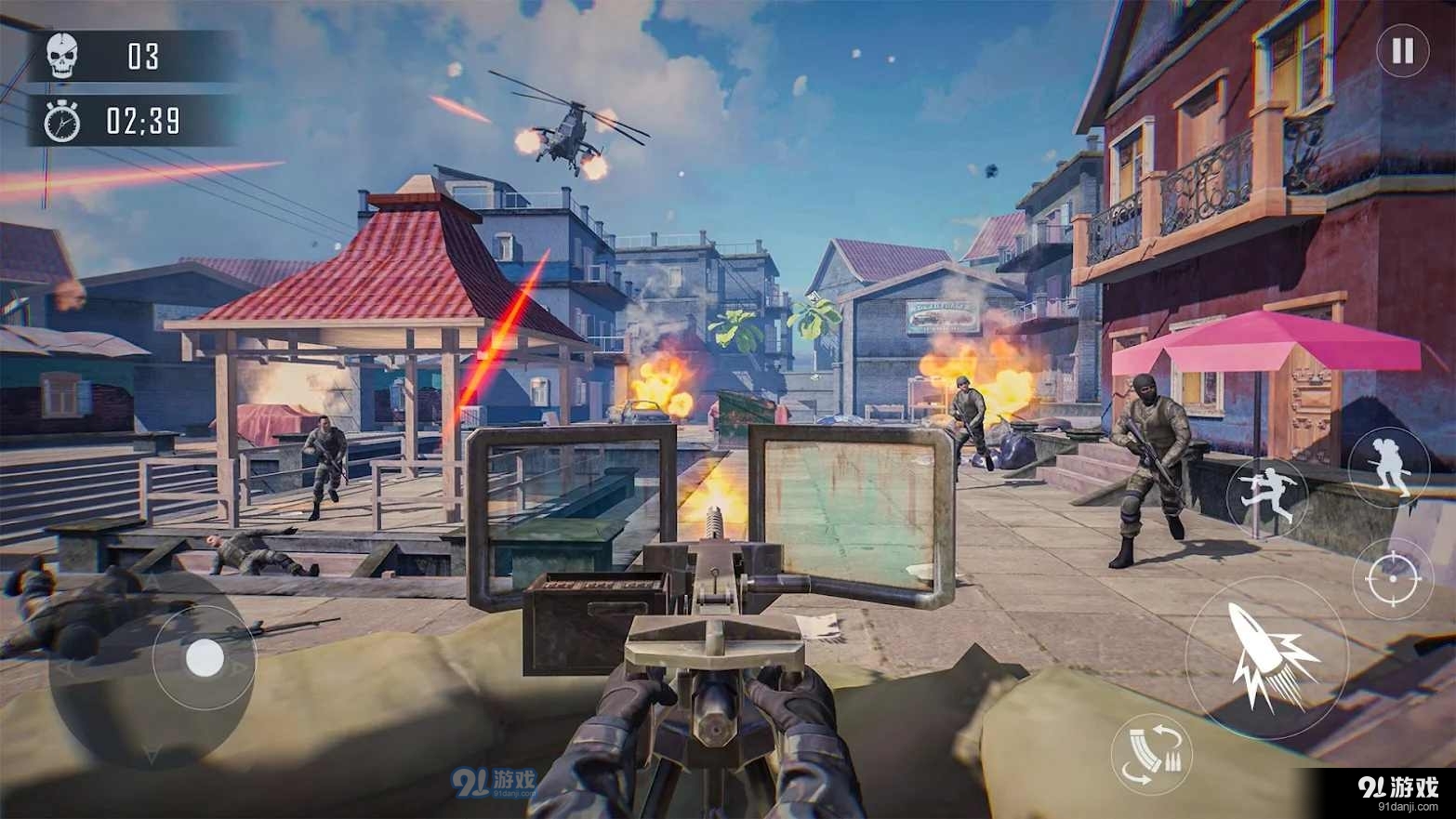Tap the crosshair aim button
This screenshot has height=819, width=1456.
click(1393, 578)
